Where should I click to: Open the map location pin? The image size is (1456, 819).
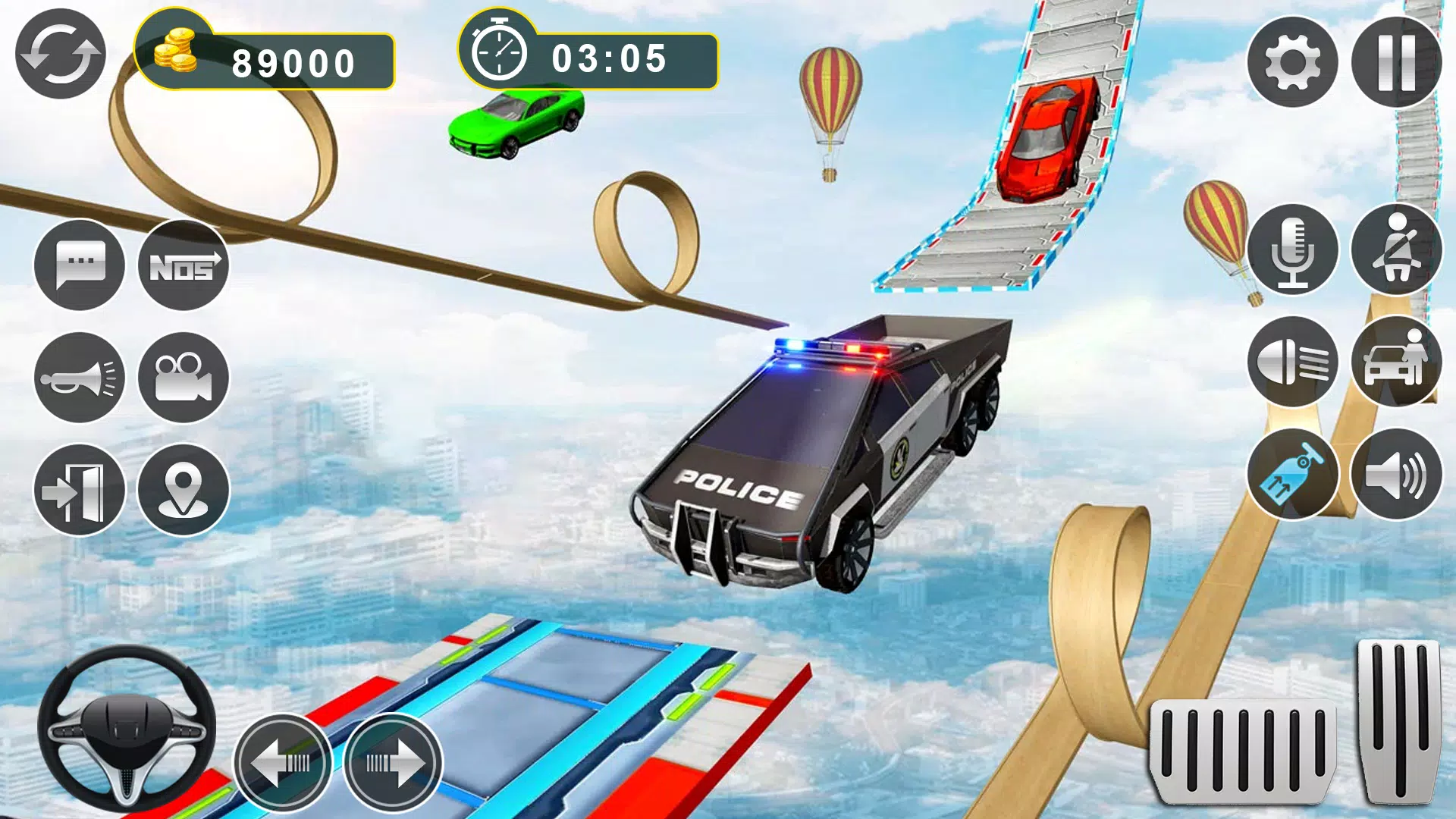(184, 490)
